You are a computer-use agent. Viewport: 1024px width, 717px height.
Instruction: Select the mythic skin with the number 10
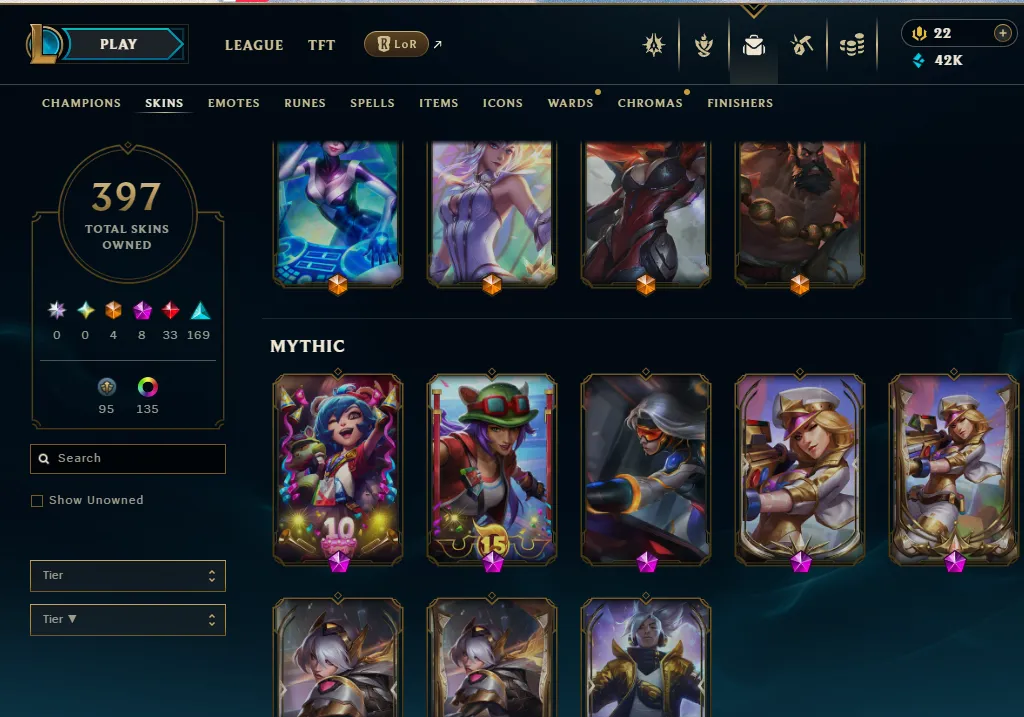click(337, 469)
